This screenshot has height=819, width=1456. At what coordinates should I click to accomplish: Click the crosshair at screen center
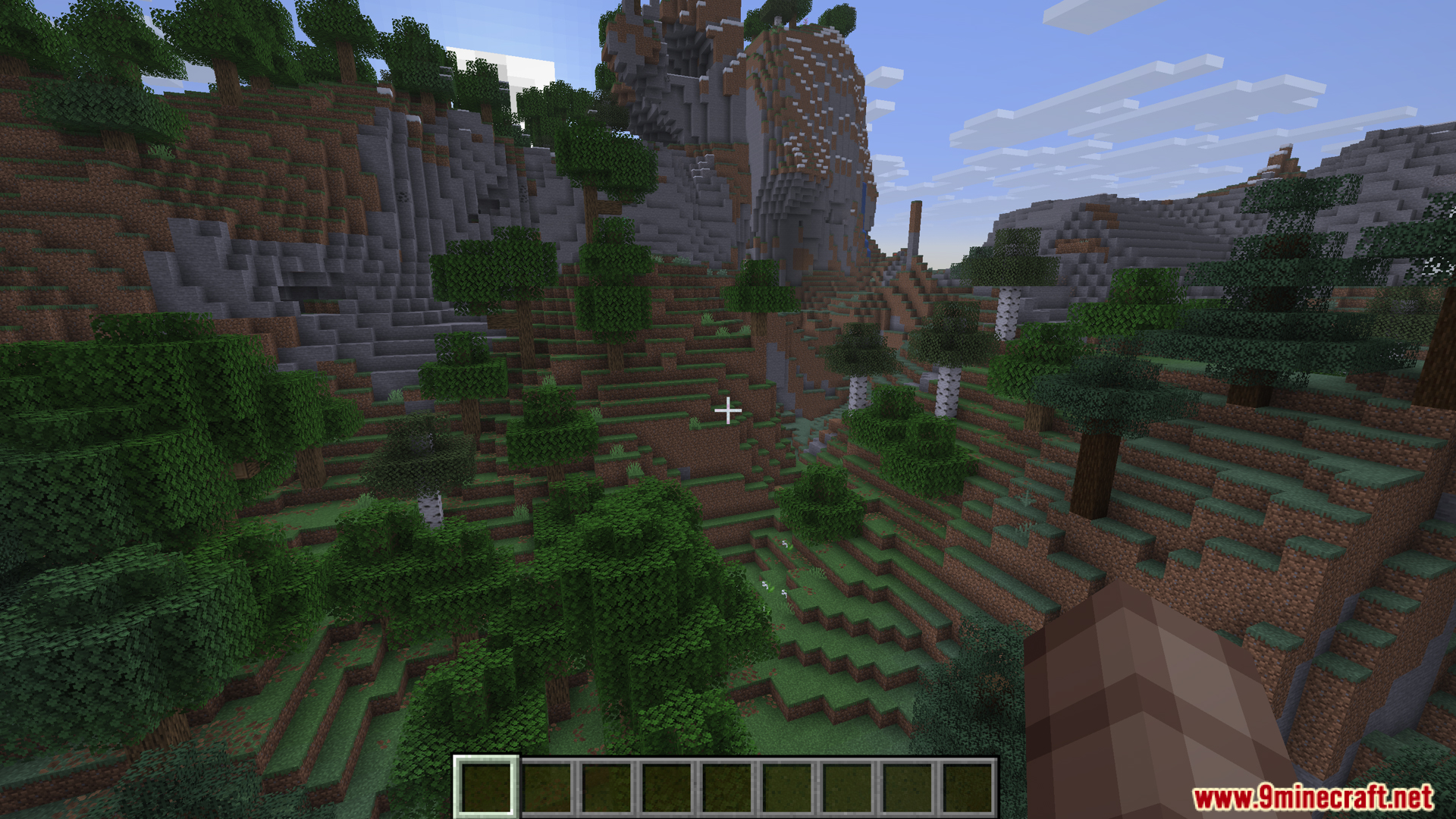pyautogui.click(x=728, y=409)
